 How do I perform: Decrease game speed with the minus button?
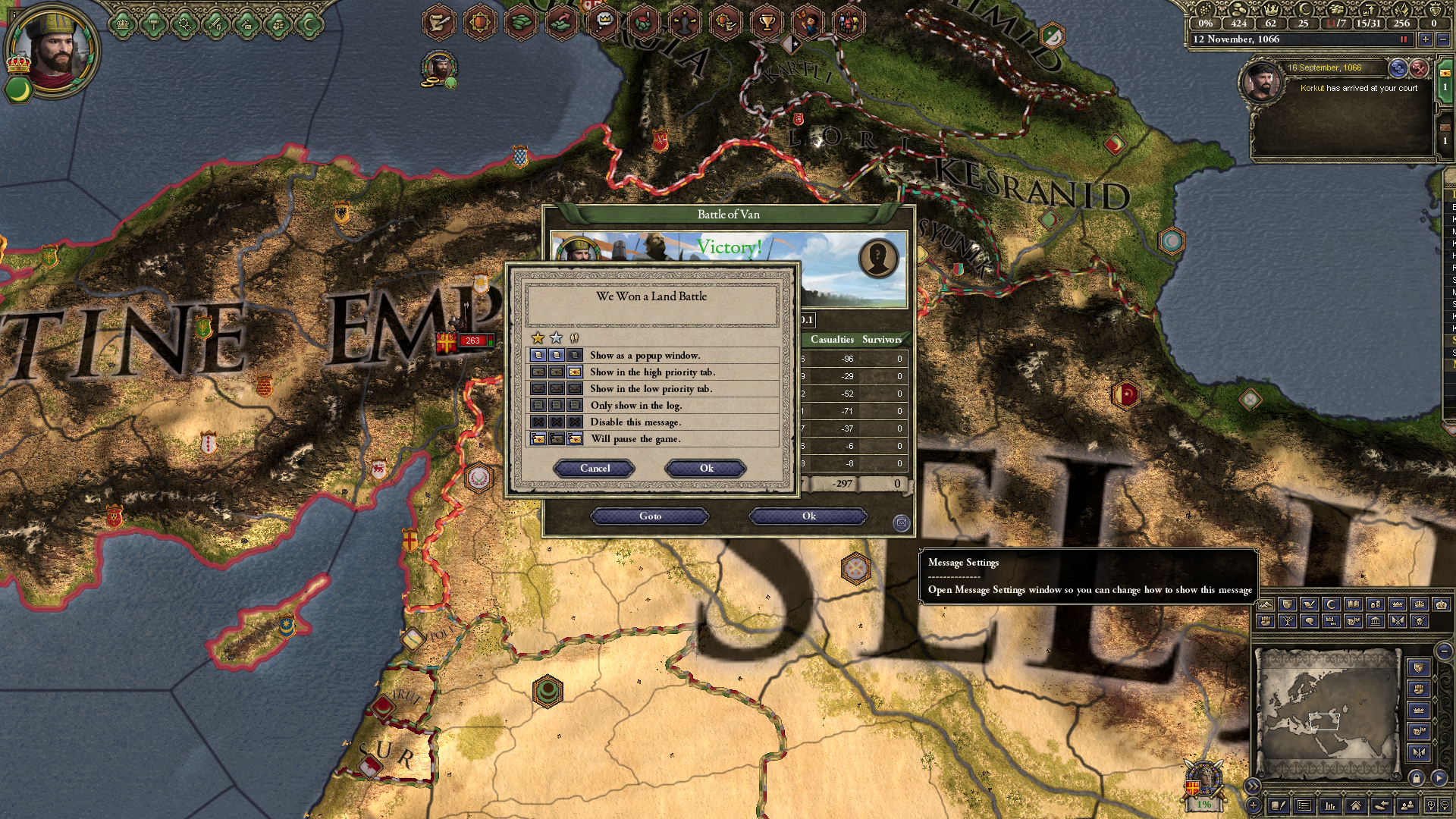click(1443, 39)
